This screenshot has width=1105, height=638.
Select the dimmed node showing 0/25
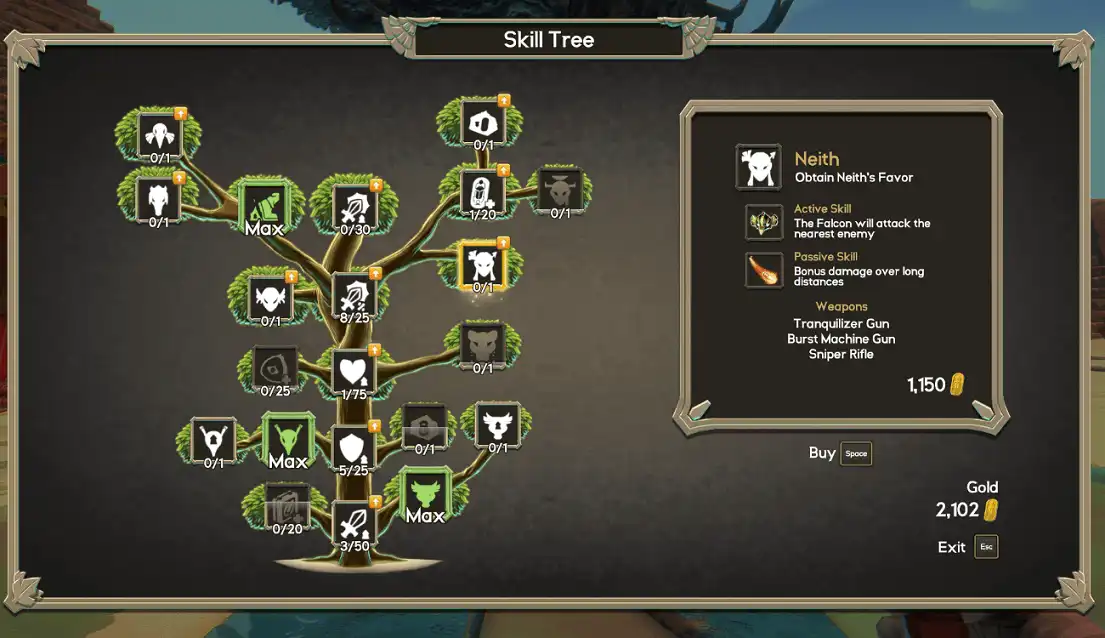[x=275, y=368]
